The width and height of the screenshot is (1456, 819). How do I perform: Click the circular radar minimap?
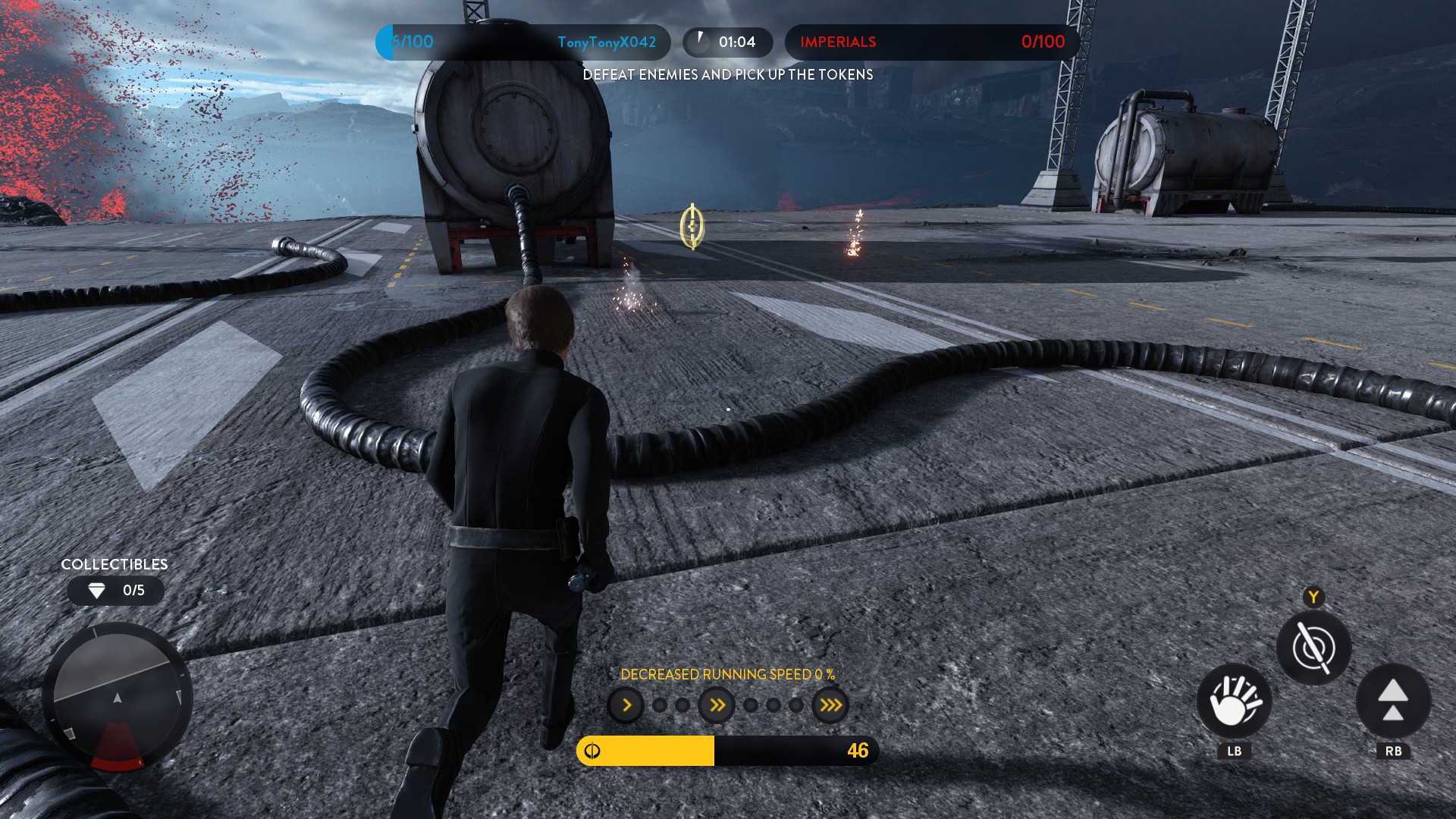pos(118,696)
